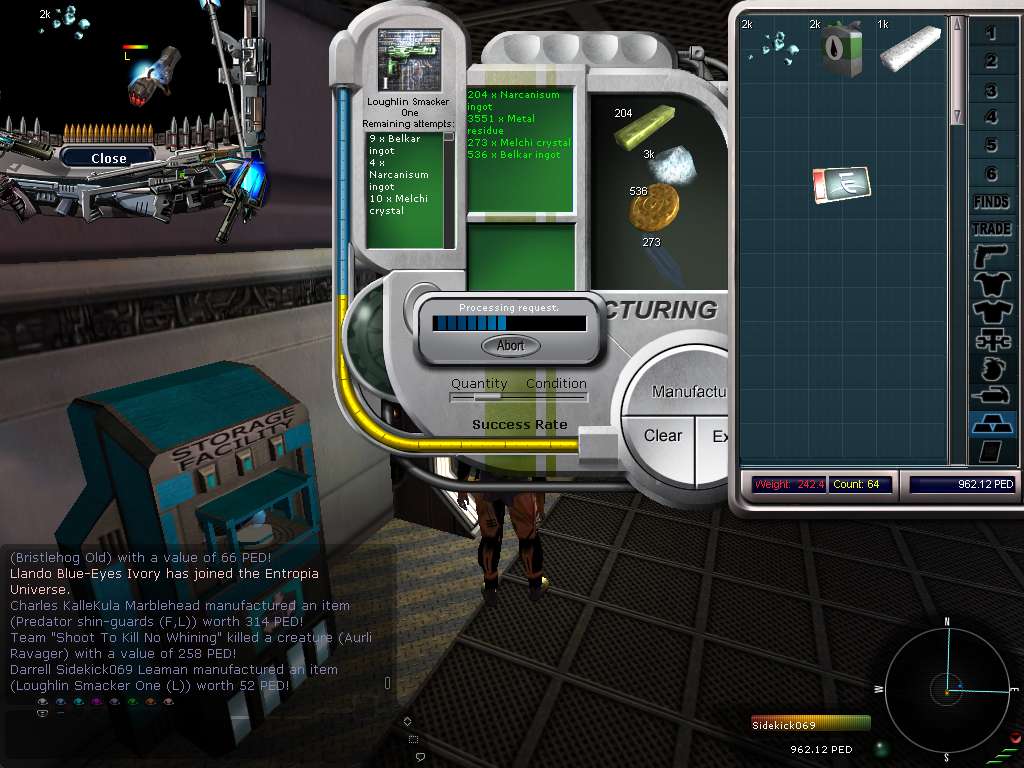Select the red and grey card item
The image size is (1024, 768).
tap(841, 185)
